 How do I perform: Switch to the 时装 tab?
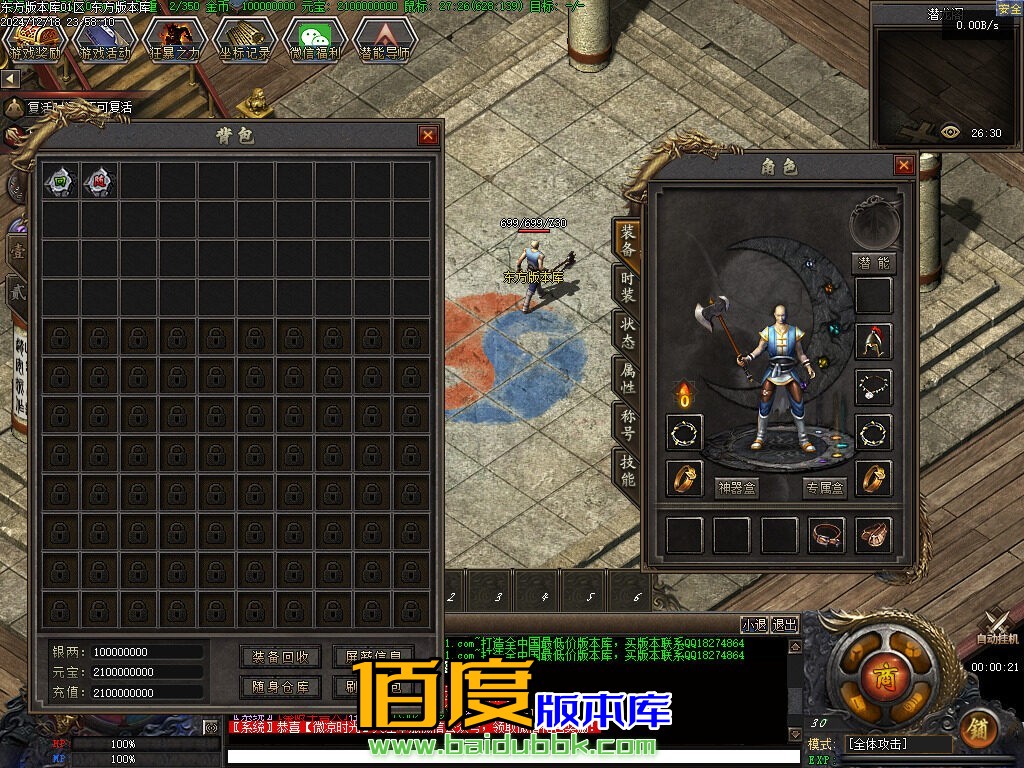627,288
